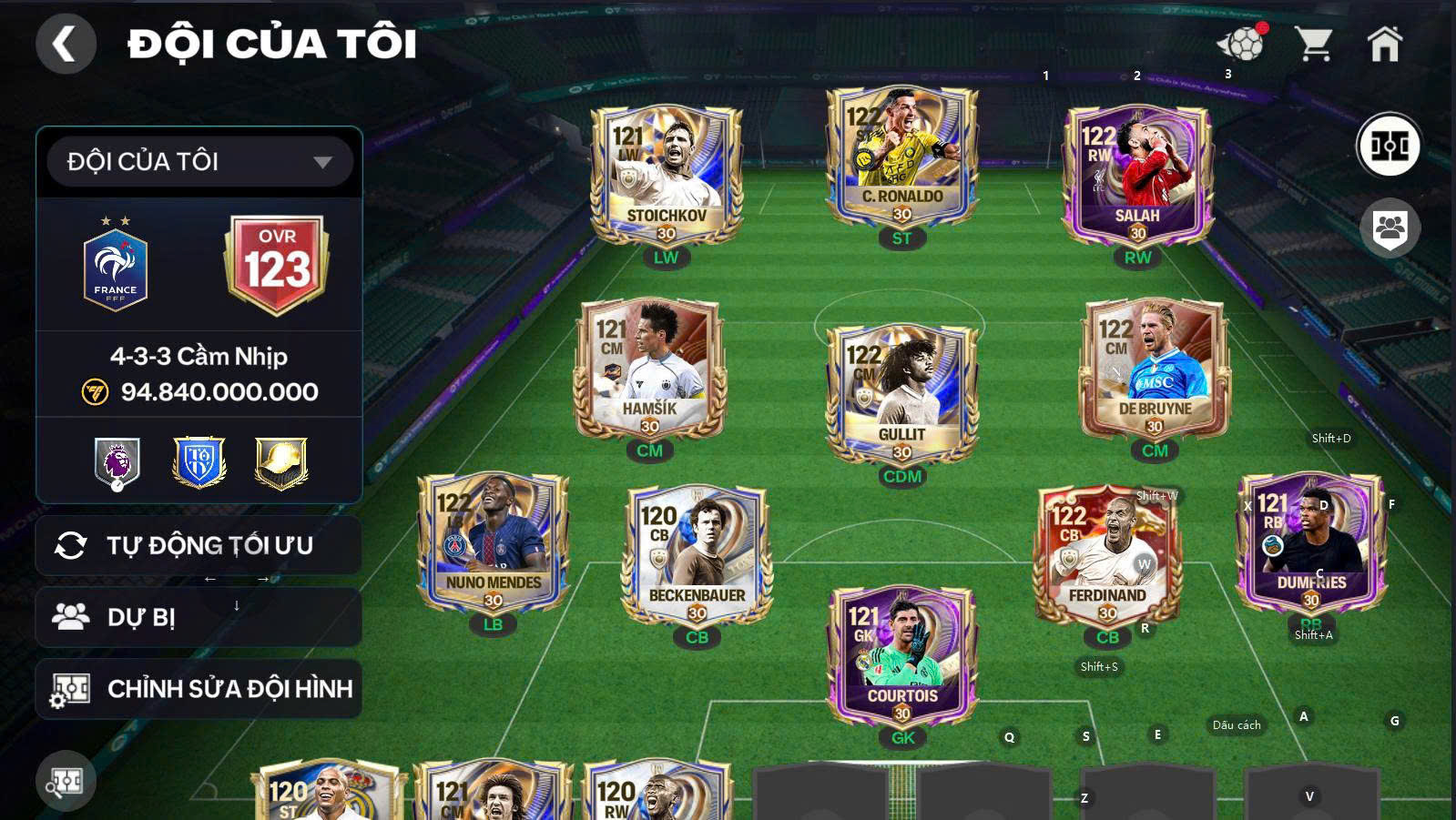Select the pitch formation view icon
This screenshot has height=820, width=1456.
pos(1390,144)
